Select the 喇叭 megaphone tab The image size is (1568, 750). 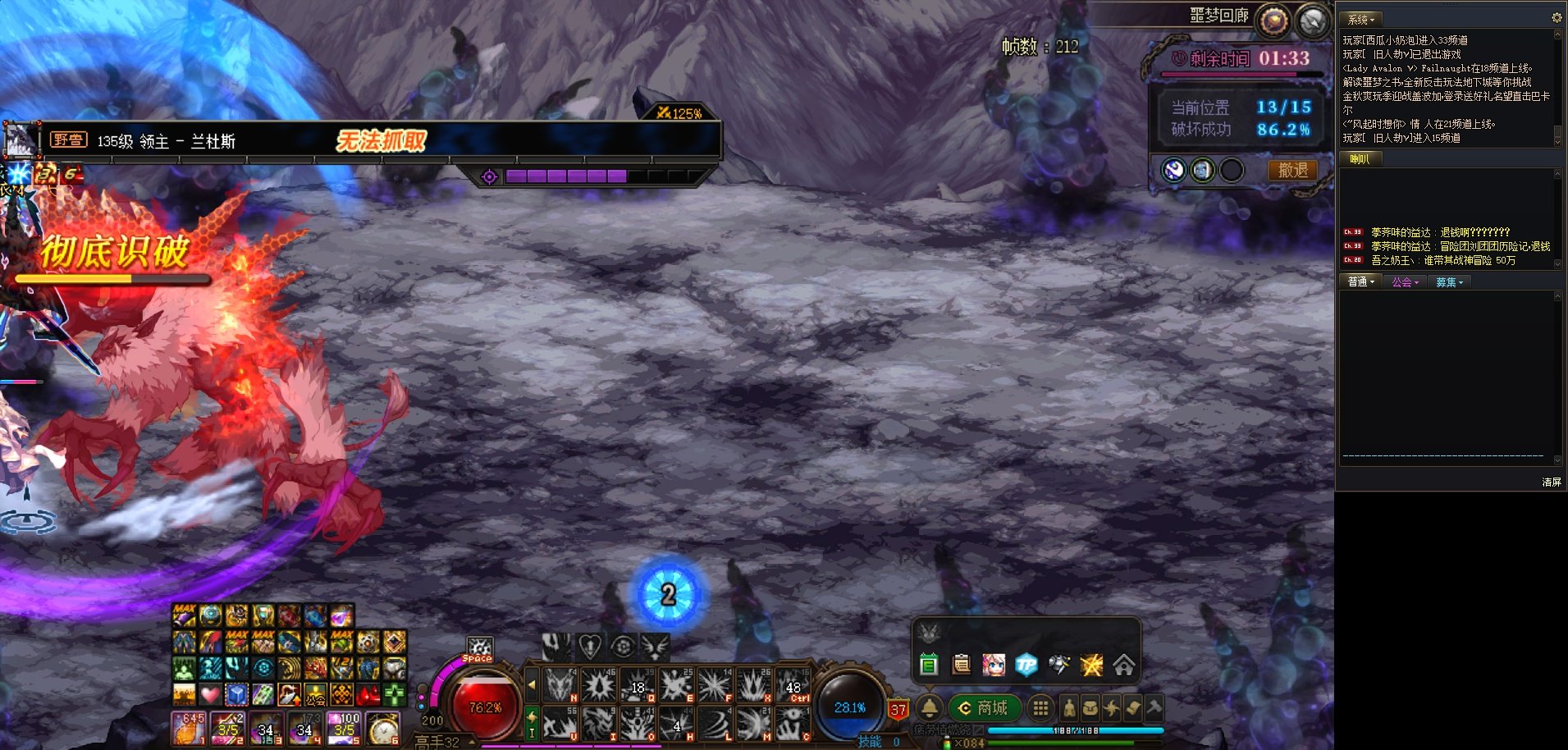1360,159
